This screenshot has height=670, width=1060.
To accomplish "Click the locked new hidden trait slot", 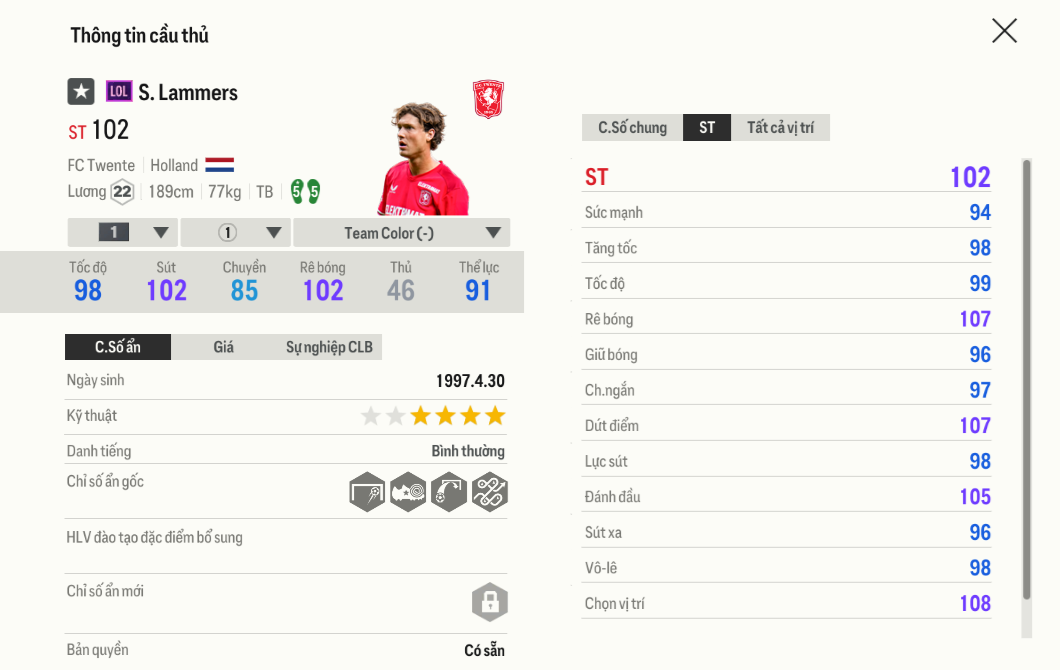I will [490, 602].
